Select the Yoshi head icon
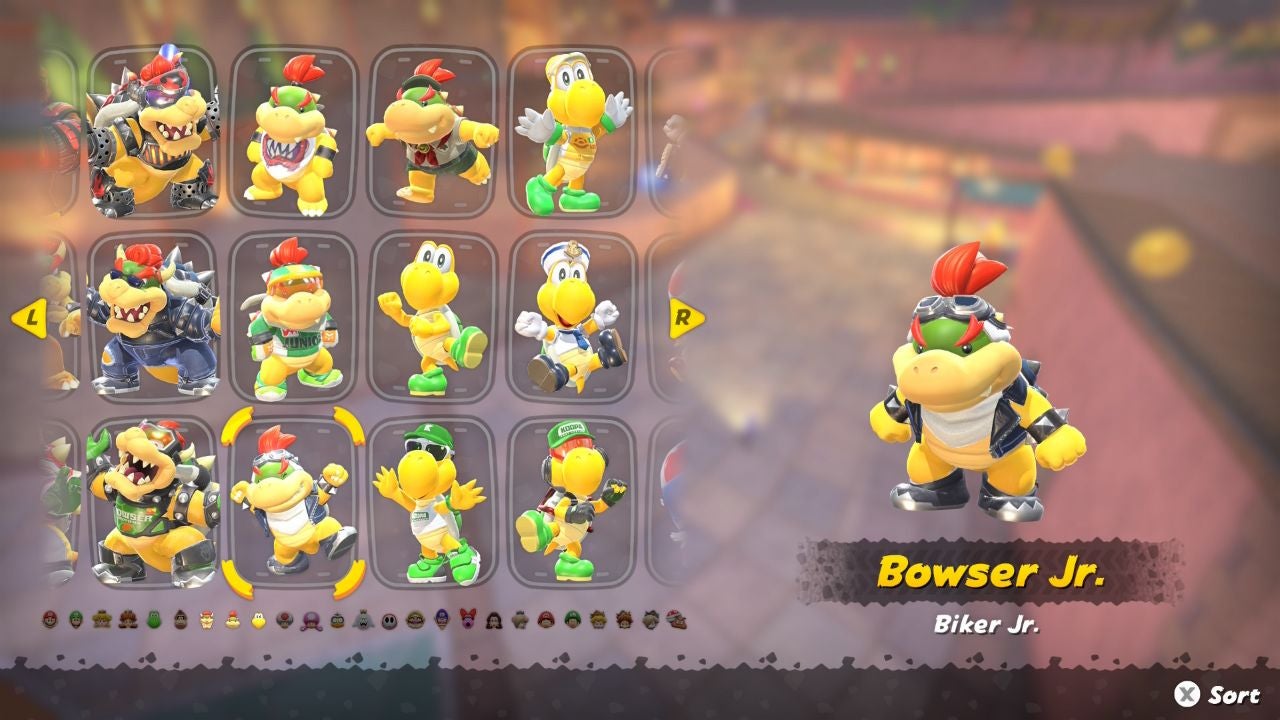1280x720 pixels. (x=152, y=621)
